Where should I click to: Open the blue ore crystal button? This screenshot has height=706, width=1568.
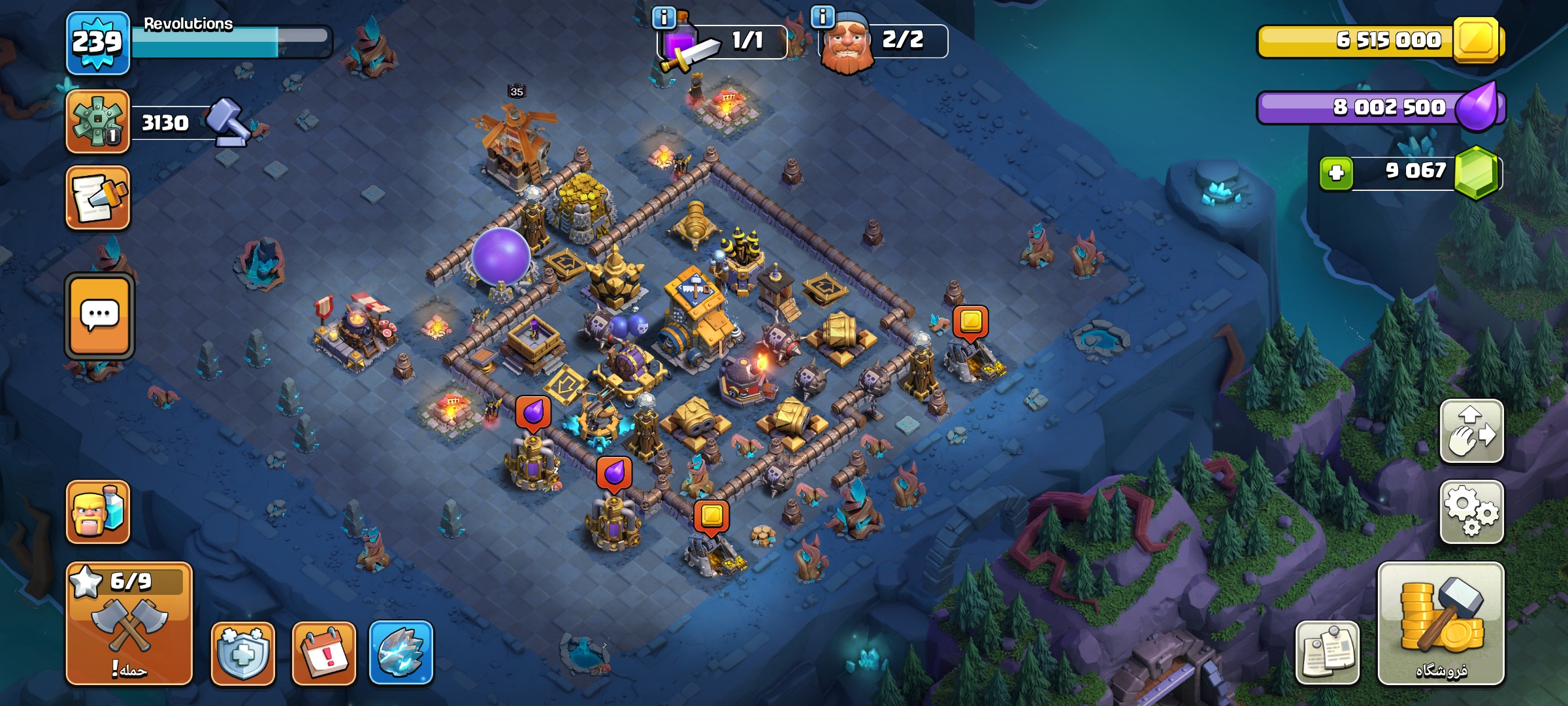coord(401,653)
